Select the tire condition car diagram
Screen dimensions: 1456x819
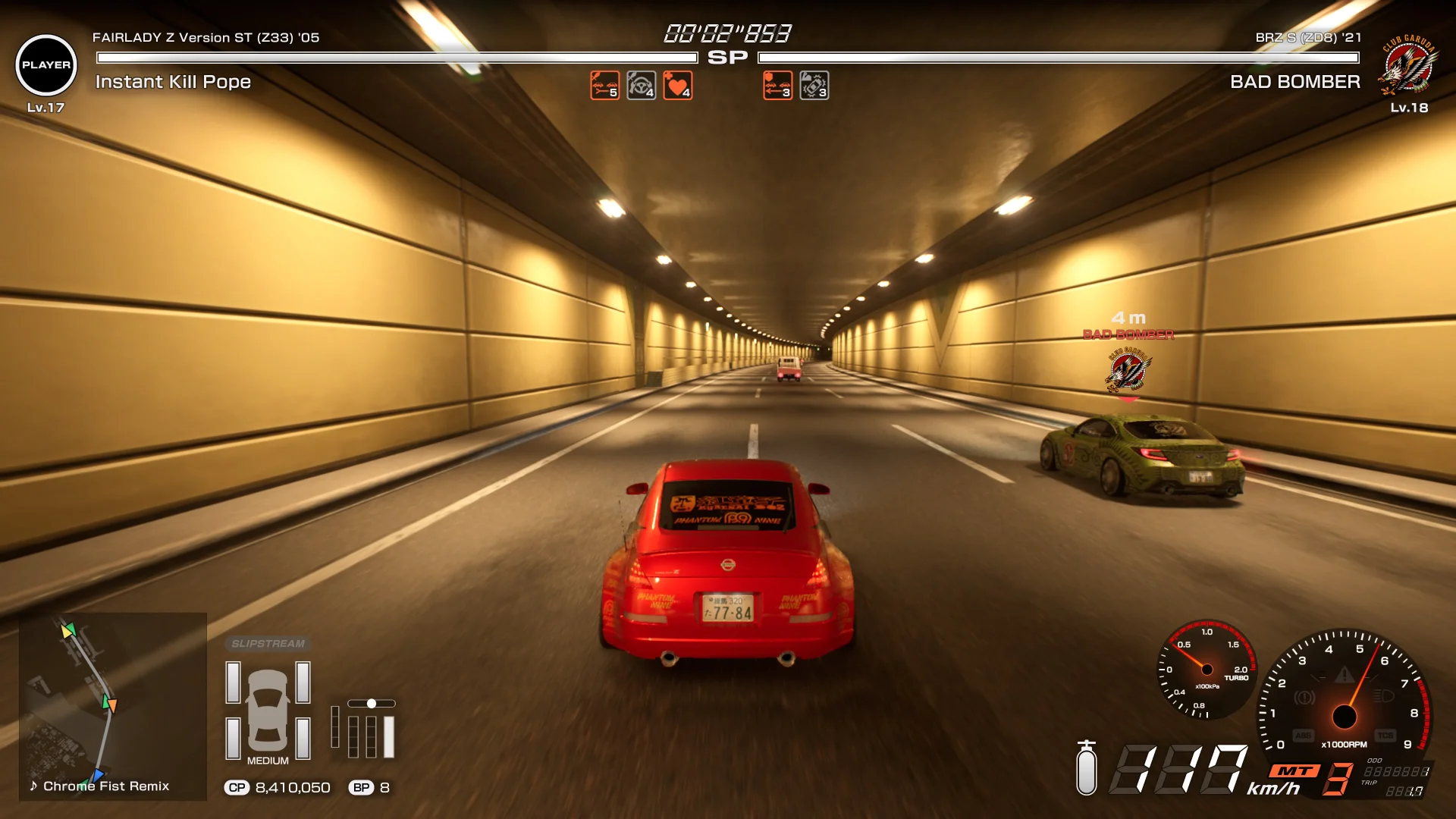268,711
